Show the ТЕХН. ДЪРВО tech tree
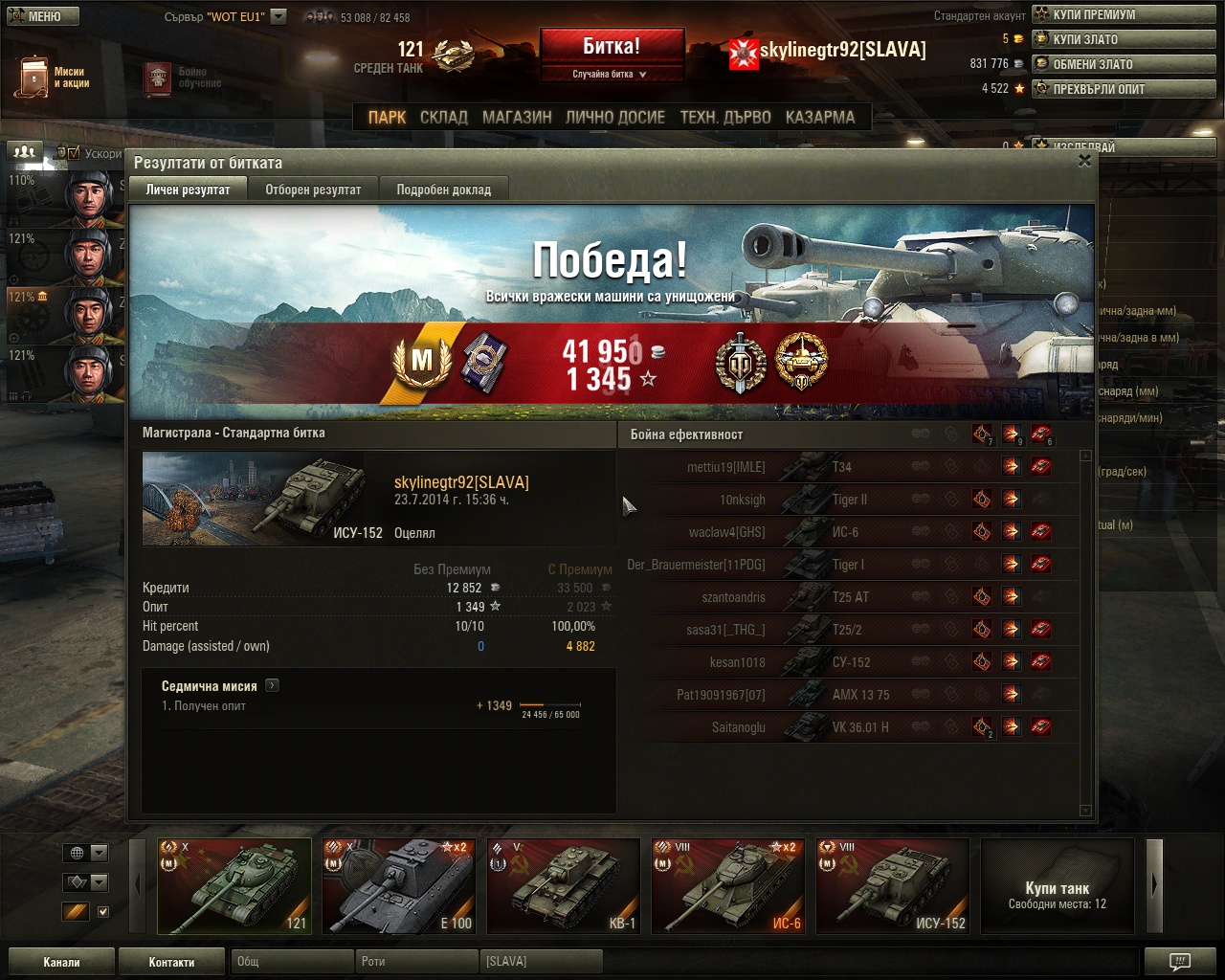The height and width of the screenshot is (980, 1225). click(724, 117)
